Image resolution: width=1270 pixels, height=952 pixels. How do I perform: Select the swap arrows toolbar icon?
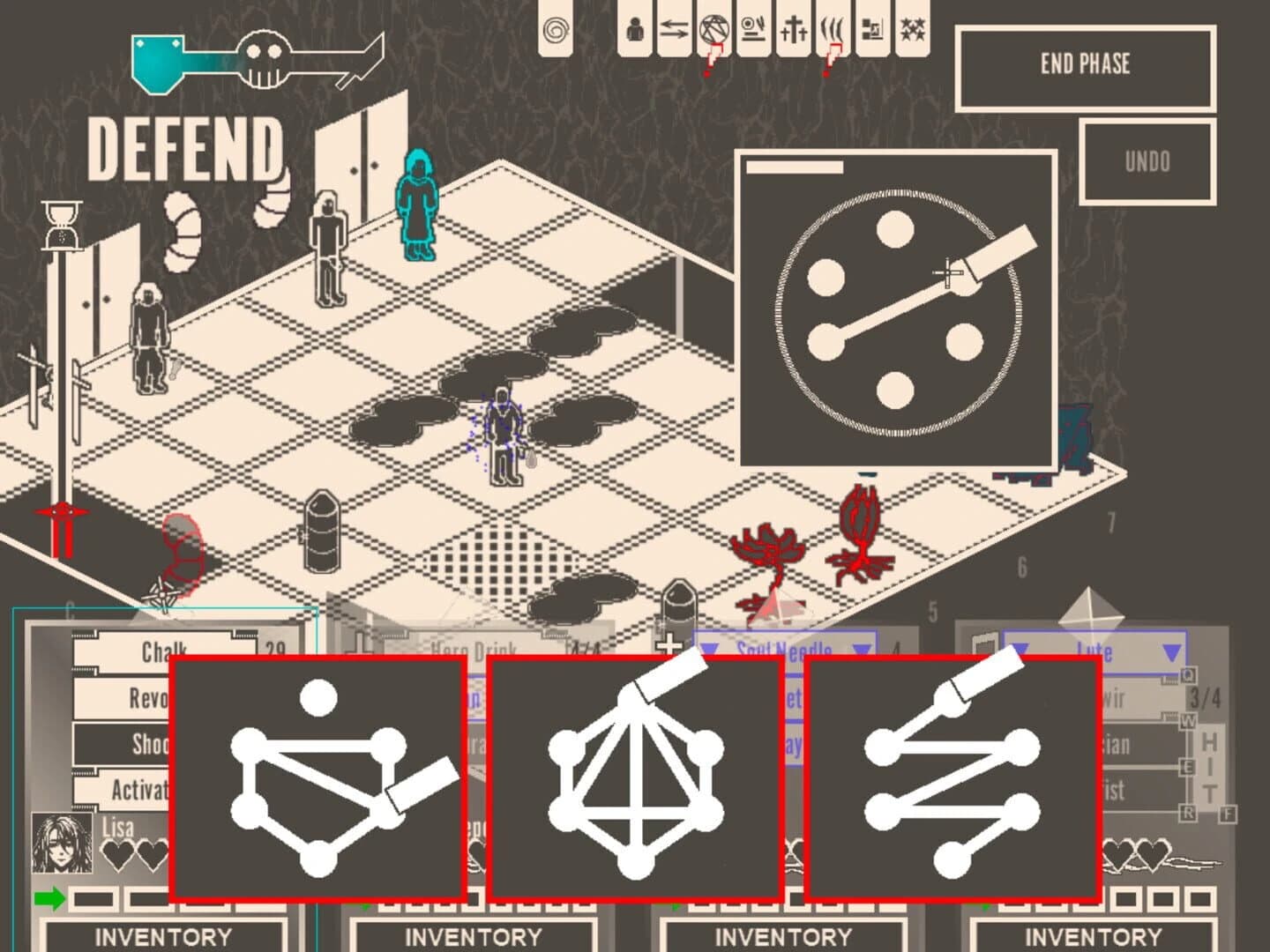[x=672, y=29]
